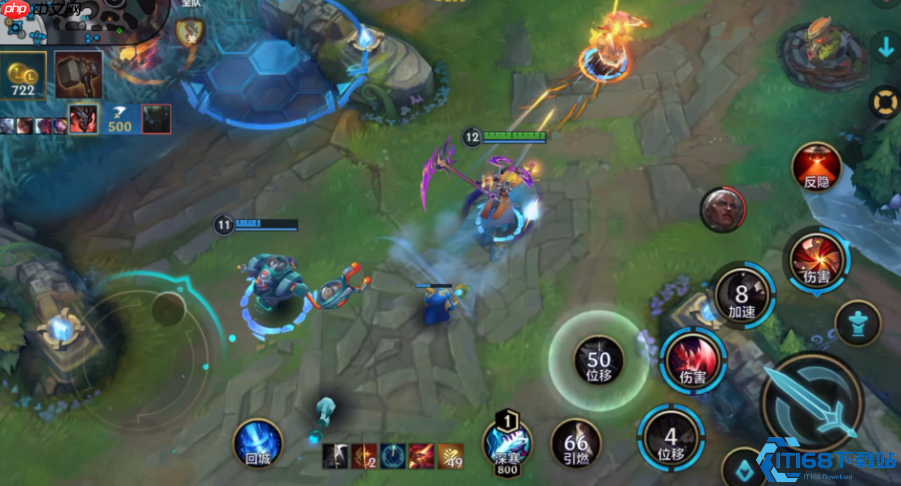901x486 pixels.
Task: Activate the 加速 speed ability
Action: point(741,297)
